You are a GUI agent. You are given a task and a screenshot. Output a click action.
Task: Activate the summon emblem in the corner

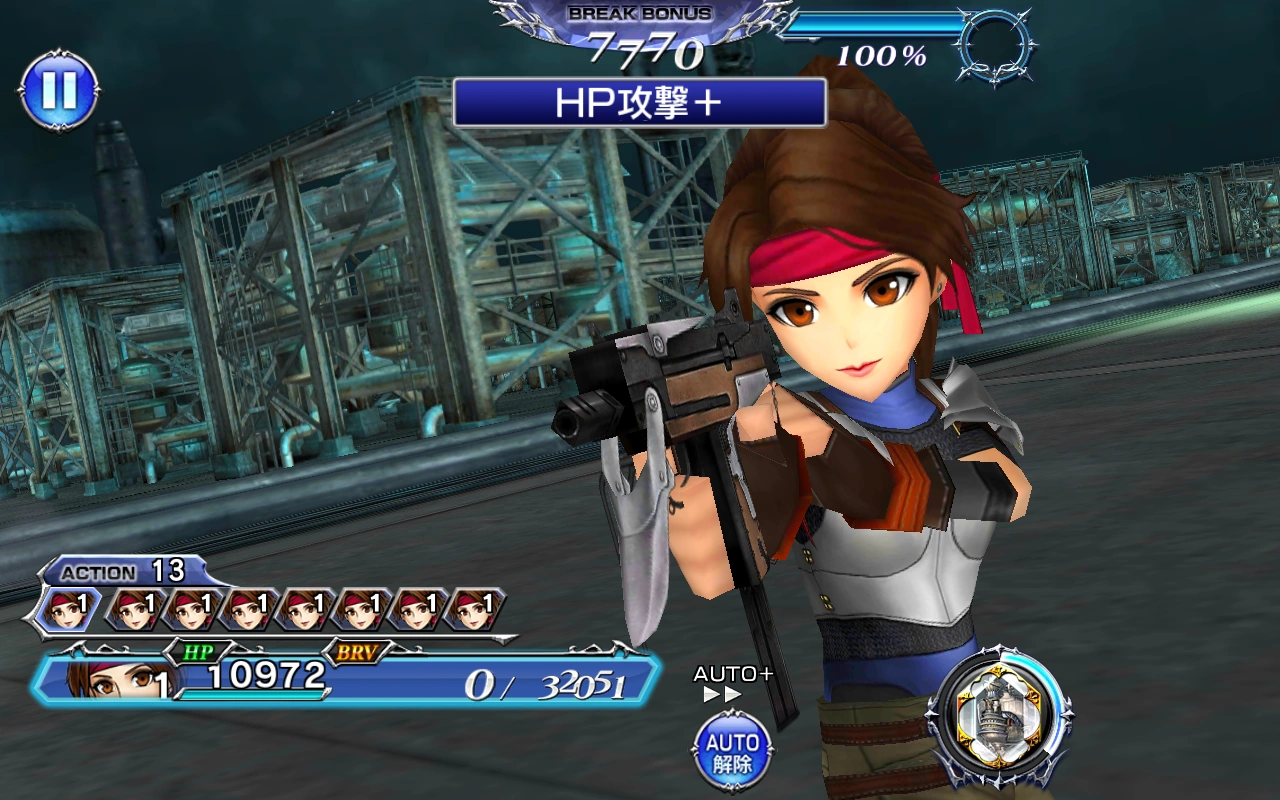pyautogui.click(x=999, y=715)
